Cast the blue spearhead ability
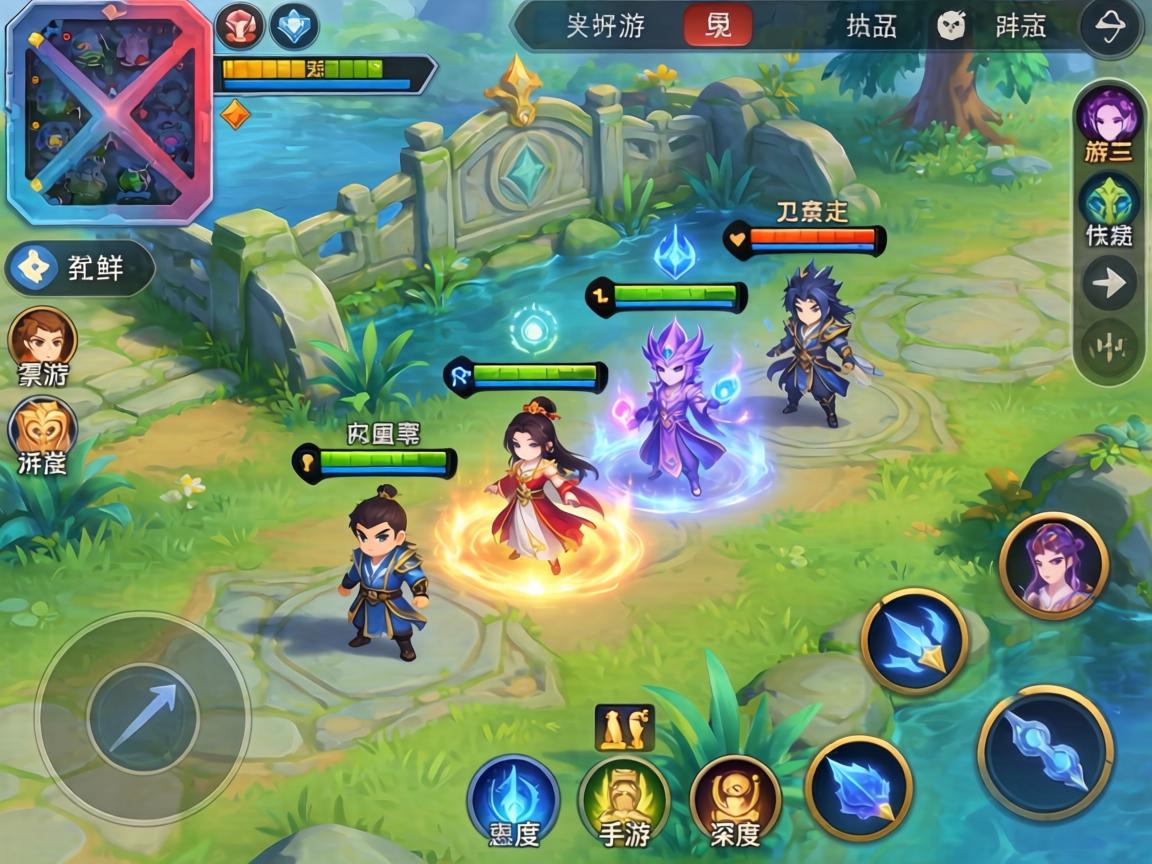The height and width of the screenshot is (864, 1152). tap(914, 641)
